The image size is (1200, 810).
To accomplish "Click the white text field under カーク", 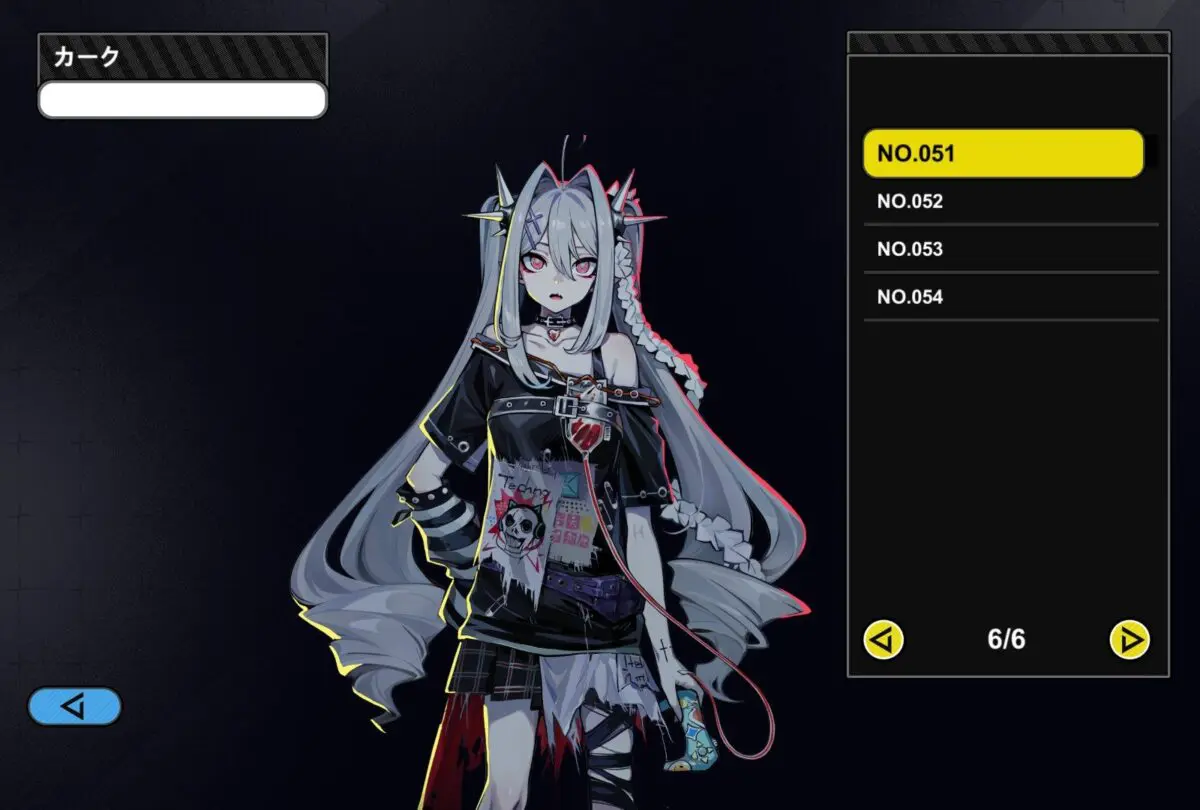I will [x=182, y=100].
